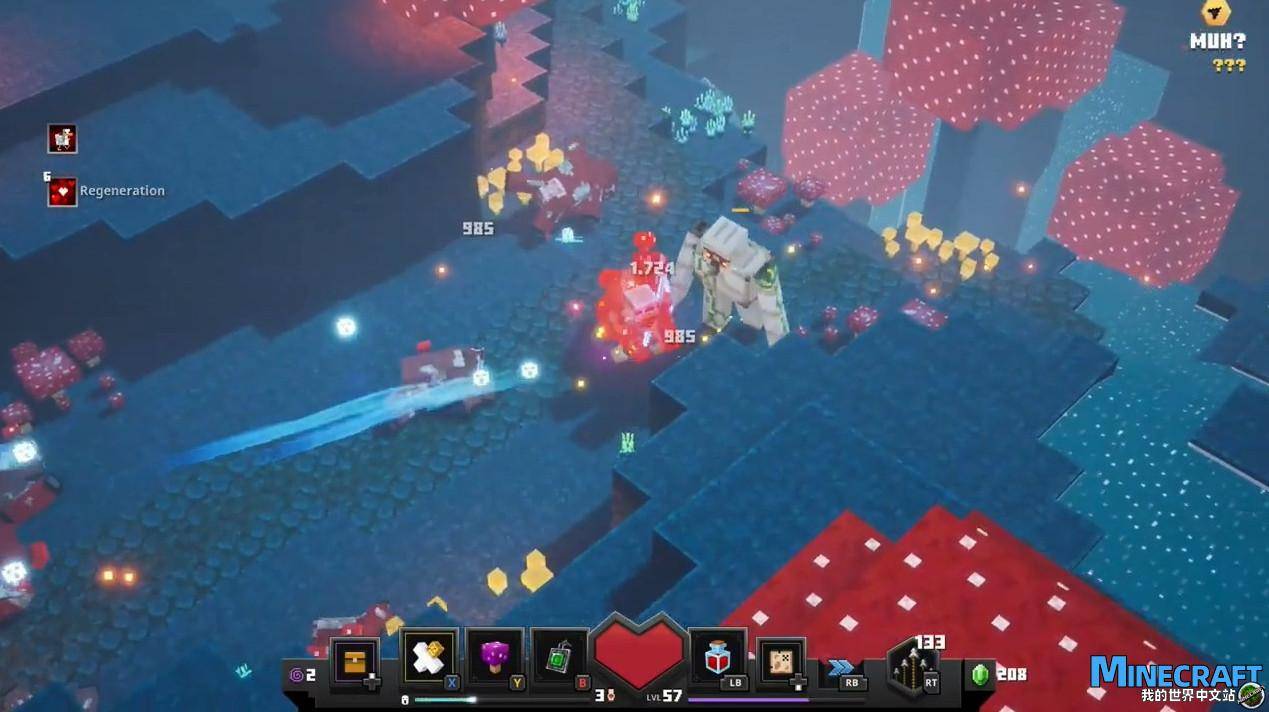
Task: Click the green emerald currency icon
Action: click(x=980, y=674)
